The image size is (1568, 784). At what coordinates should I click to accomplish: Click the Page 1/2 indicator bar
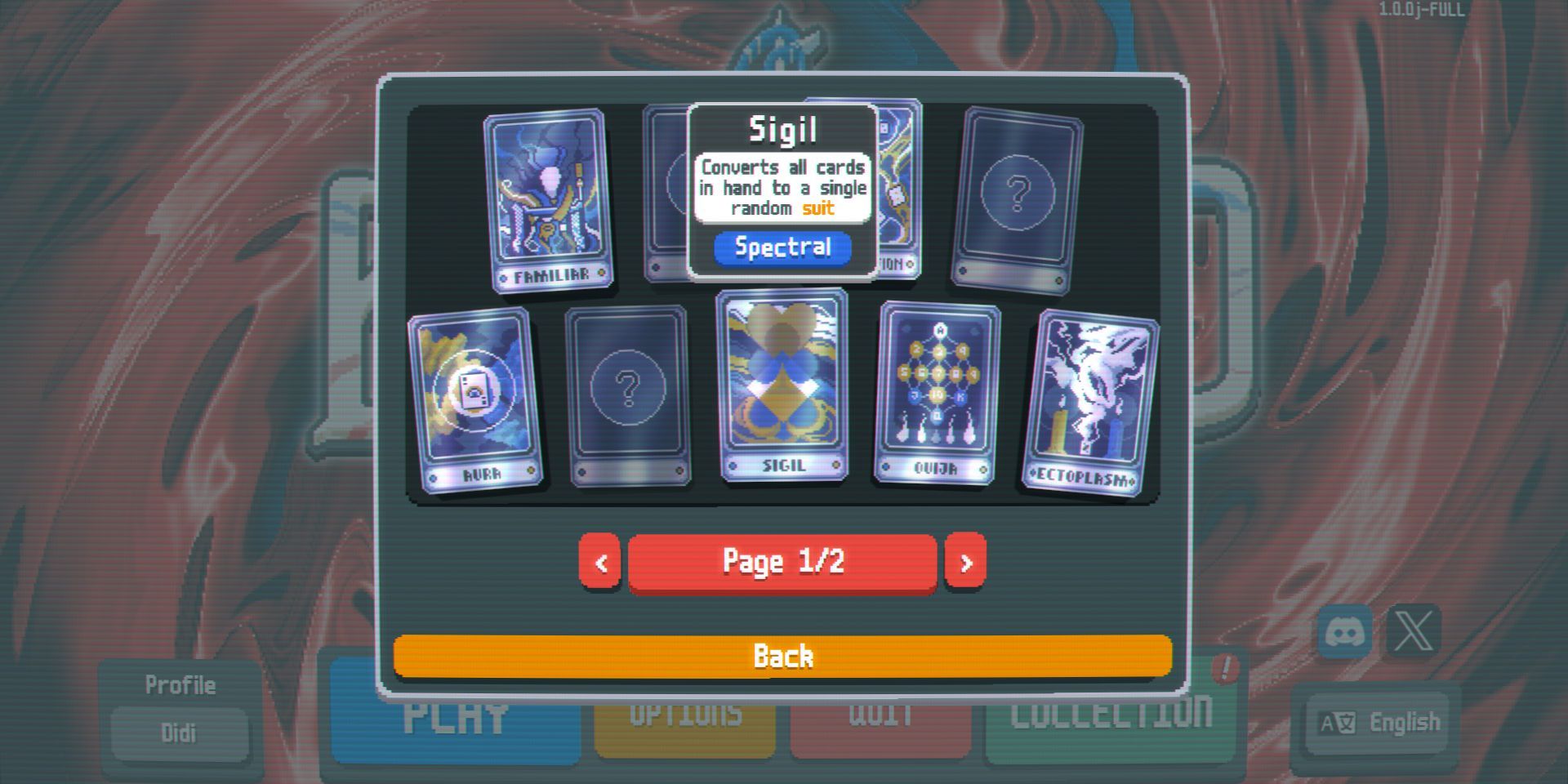pos(782,560)
